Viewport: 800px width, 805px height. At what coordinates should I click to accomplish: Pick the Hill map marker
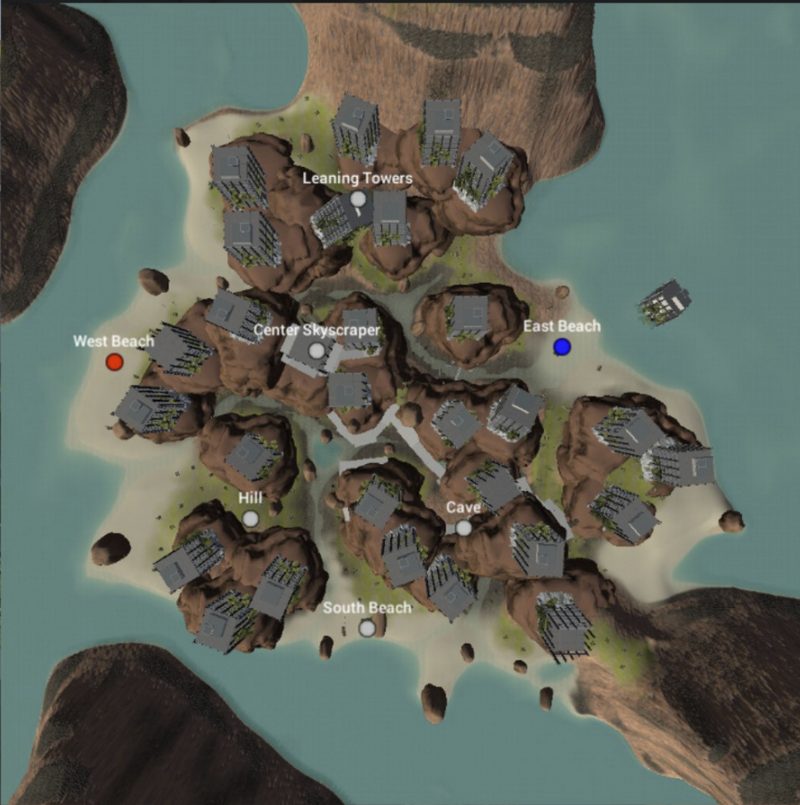[x=250, y=518]
